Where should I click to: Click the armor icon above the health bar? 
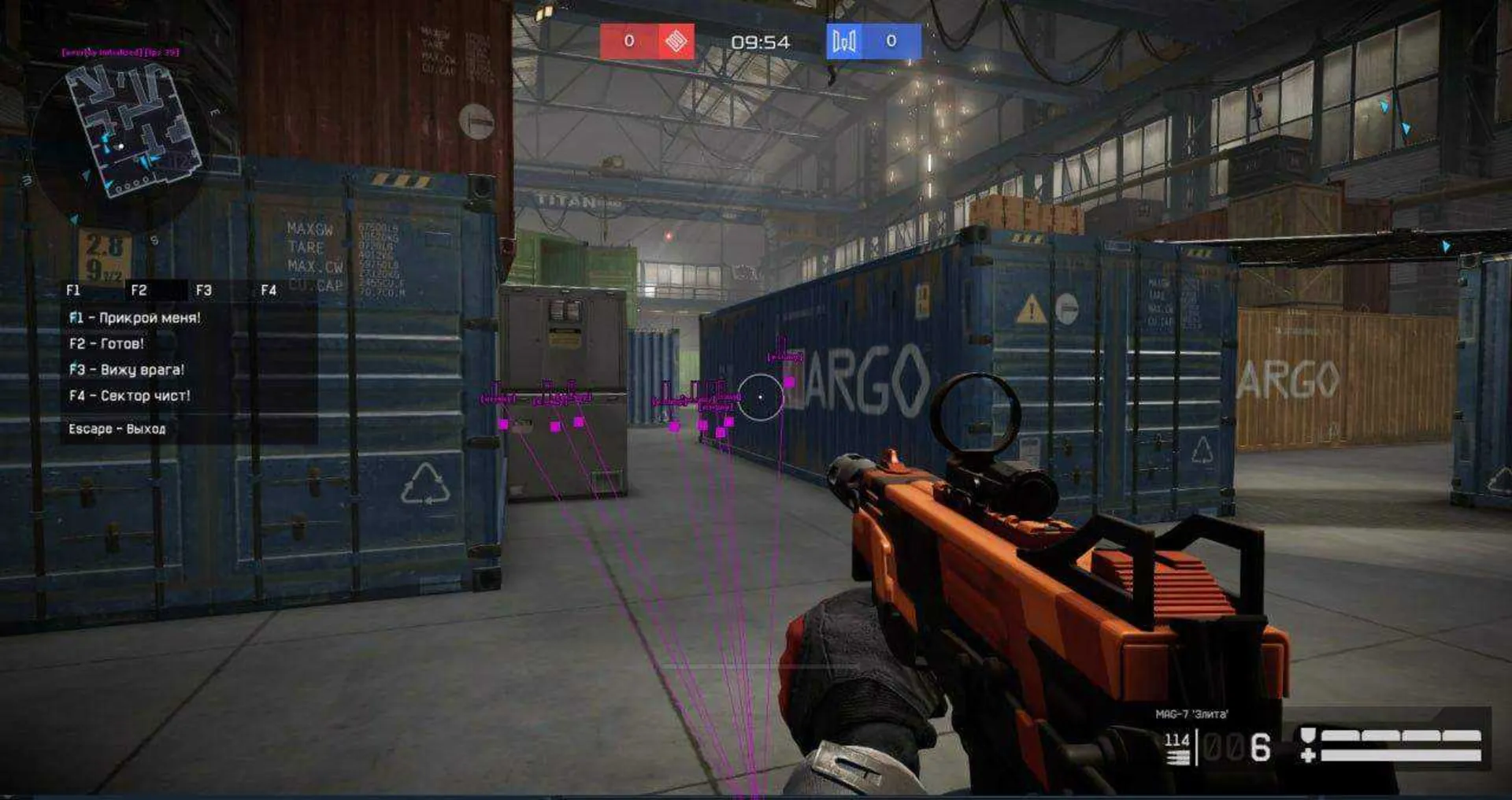coord(1307,734)
